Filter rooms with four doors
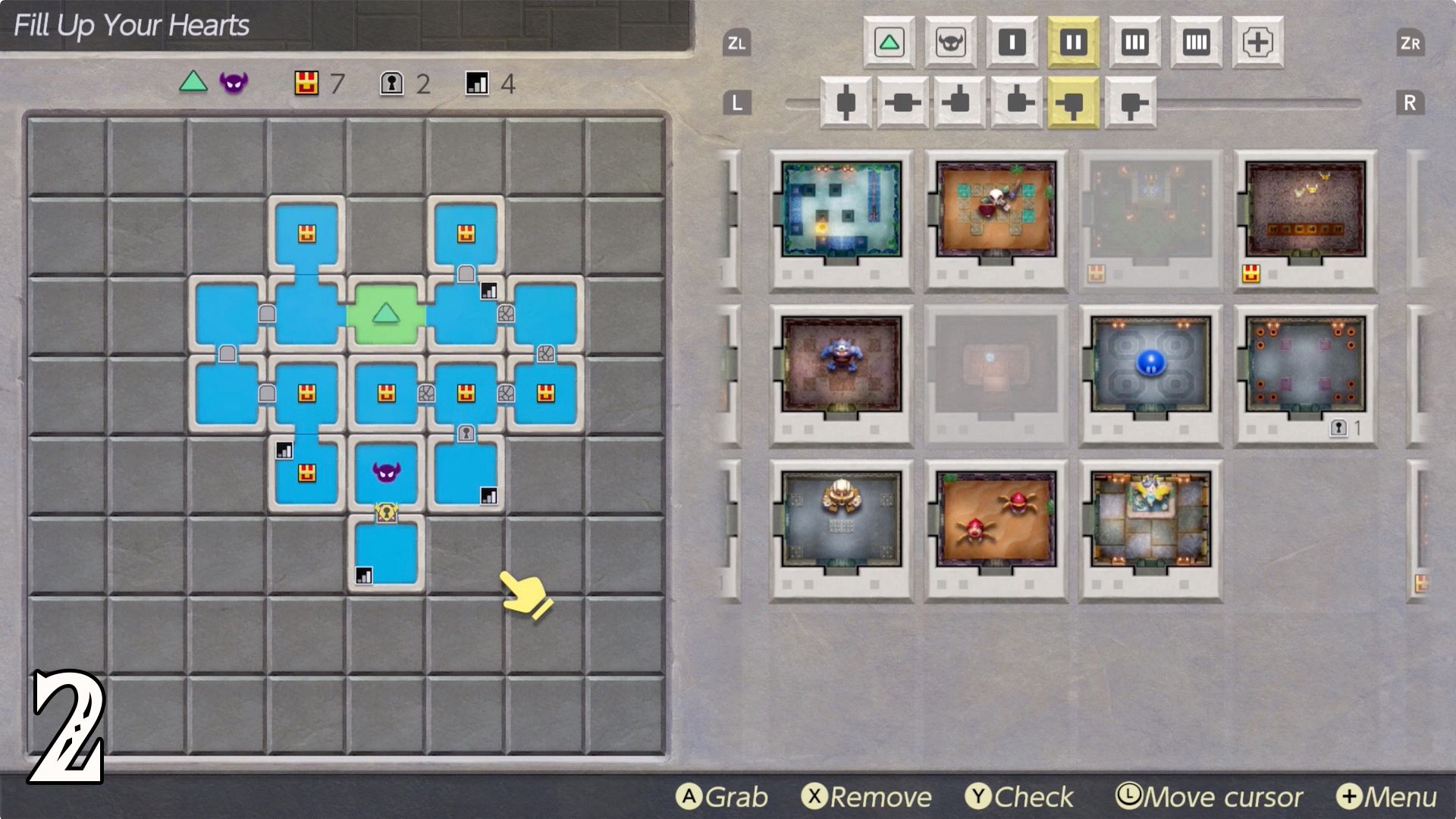Image resolution: width=1456 pixels, height=819 pixels. click(1196, 43)
